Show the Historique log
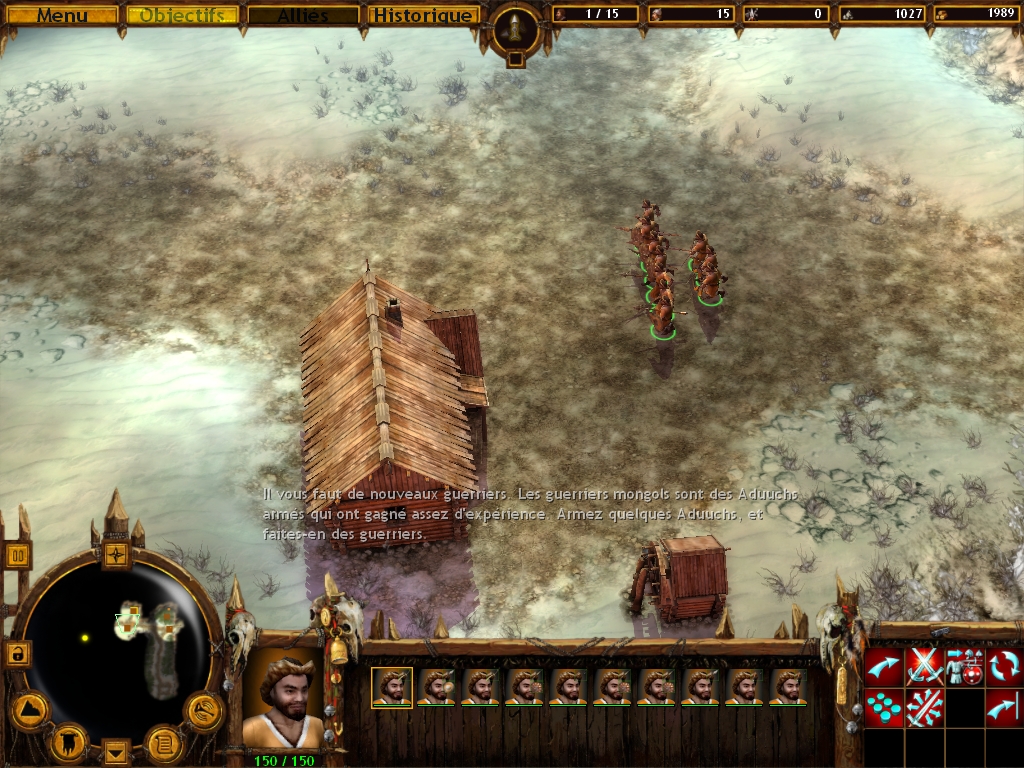Screen dimensions: 1024x768 421,15
